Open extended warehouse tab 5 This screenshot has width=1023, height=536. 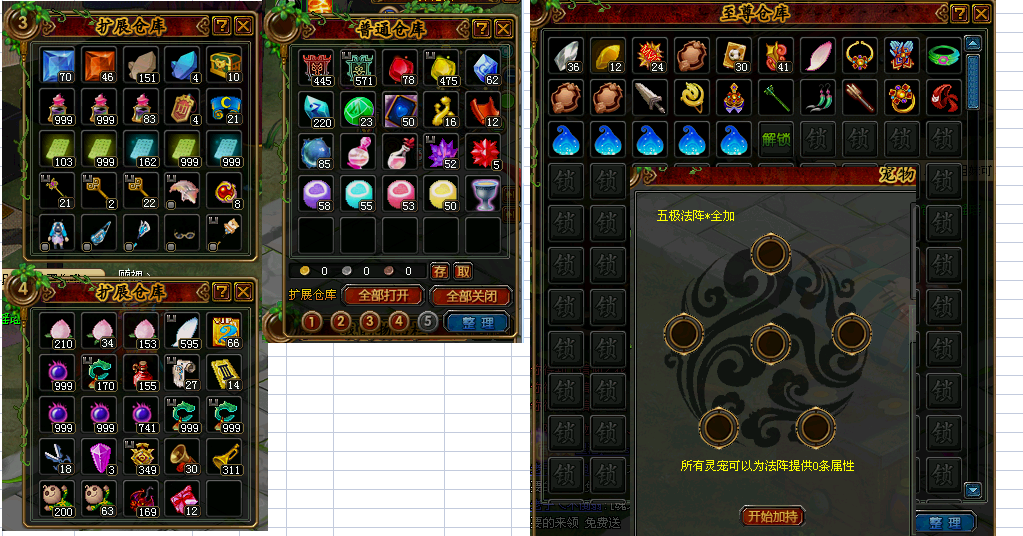(x=428, y=321)
